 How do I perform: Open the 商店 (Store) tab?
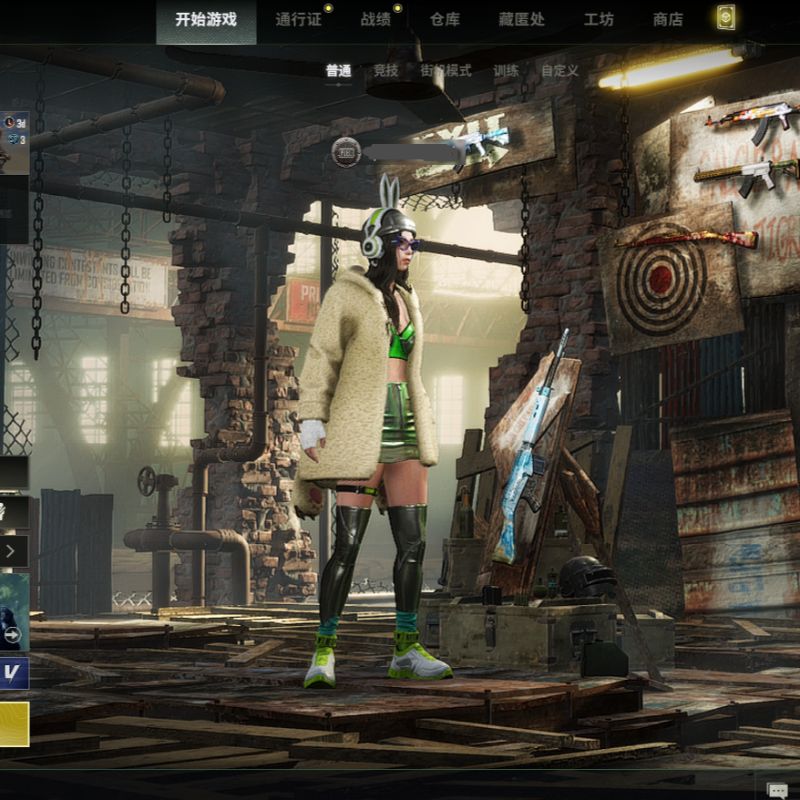(x=667, y=19)
